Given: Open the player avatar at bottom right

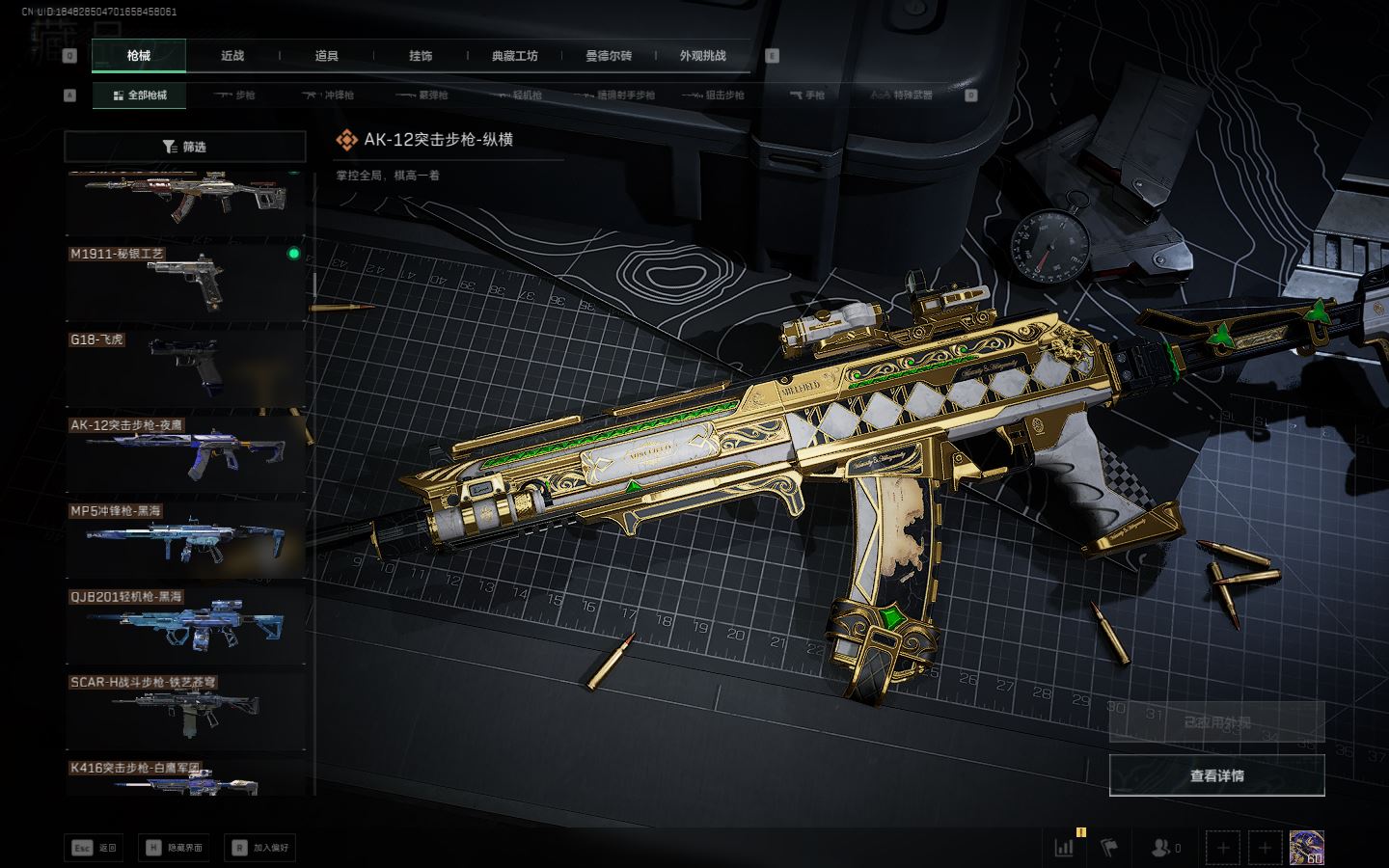Looking at the screenshot, I should click(1306, 848).
